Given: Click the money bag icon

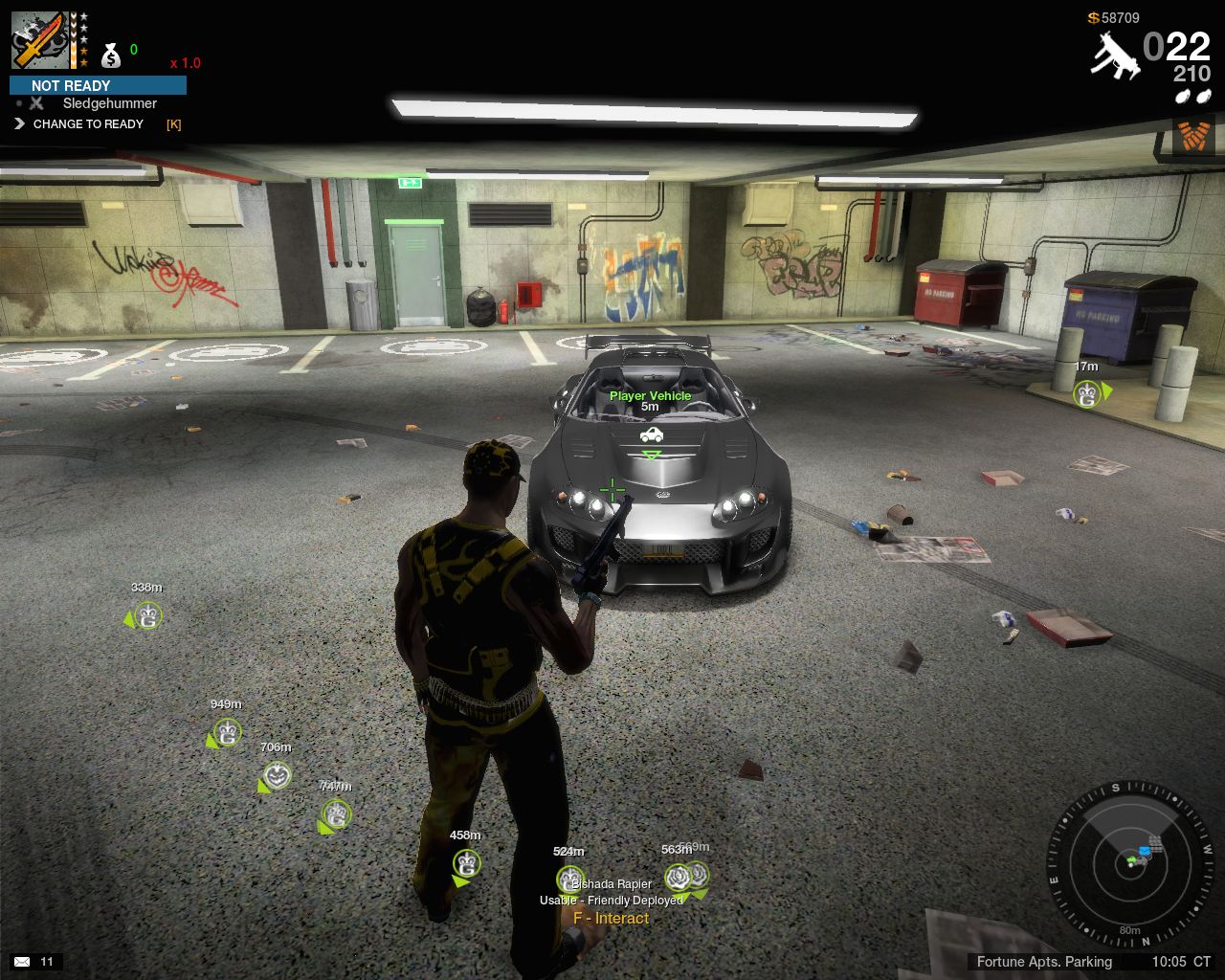Looking at the screenshot, I should coord(111,56).
